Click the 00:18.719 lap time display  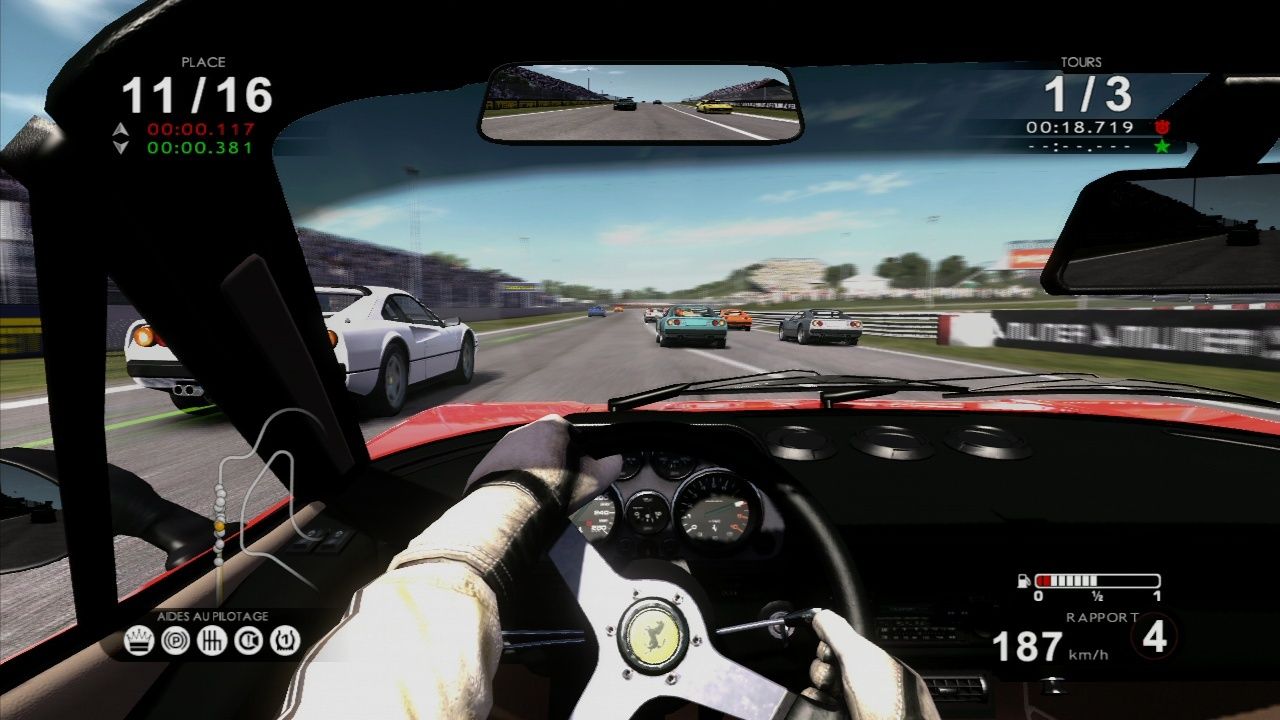coord(1080,128)
